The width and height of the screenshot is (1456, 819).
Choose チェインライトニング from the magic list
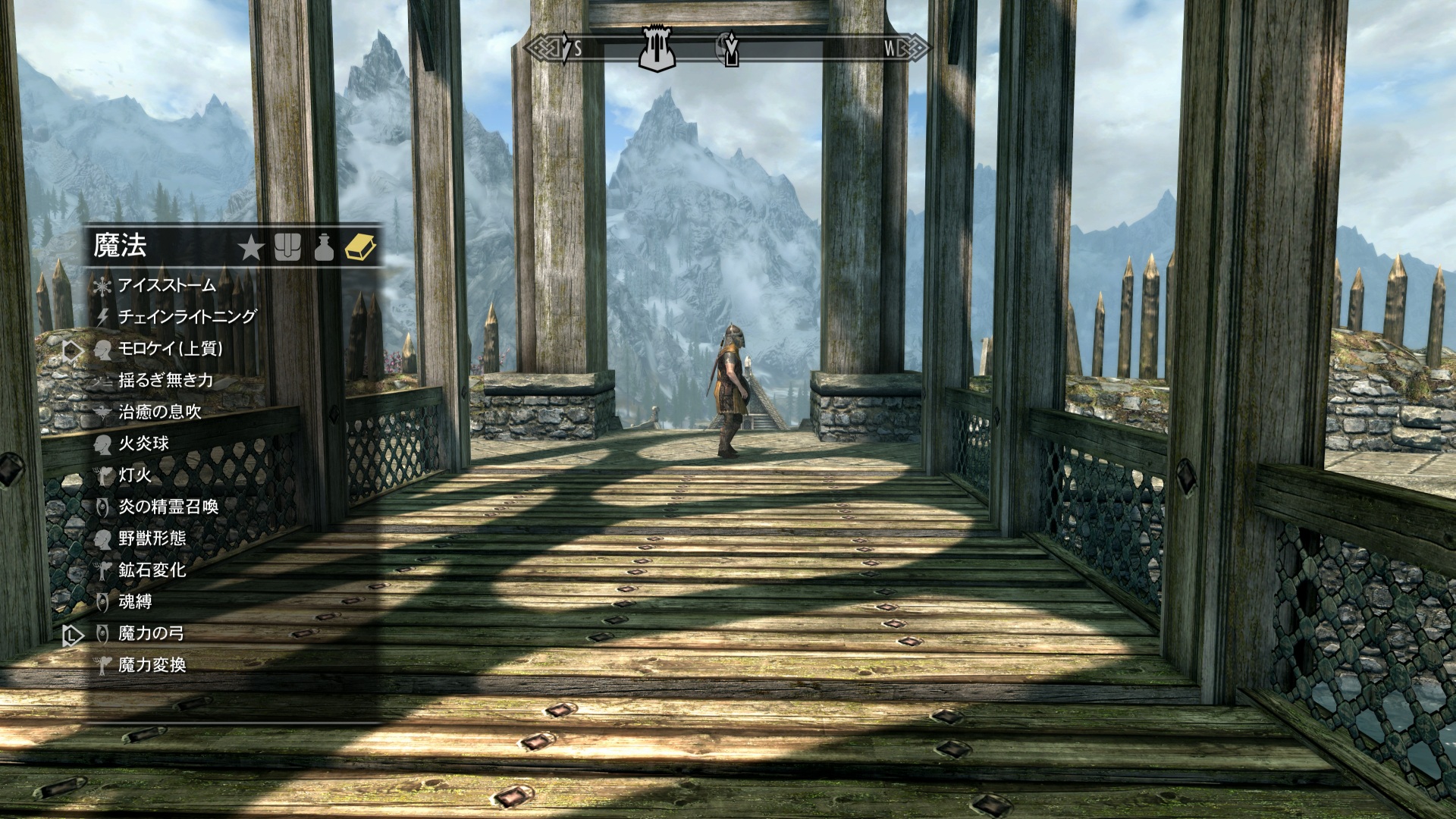187,317
